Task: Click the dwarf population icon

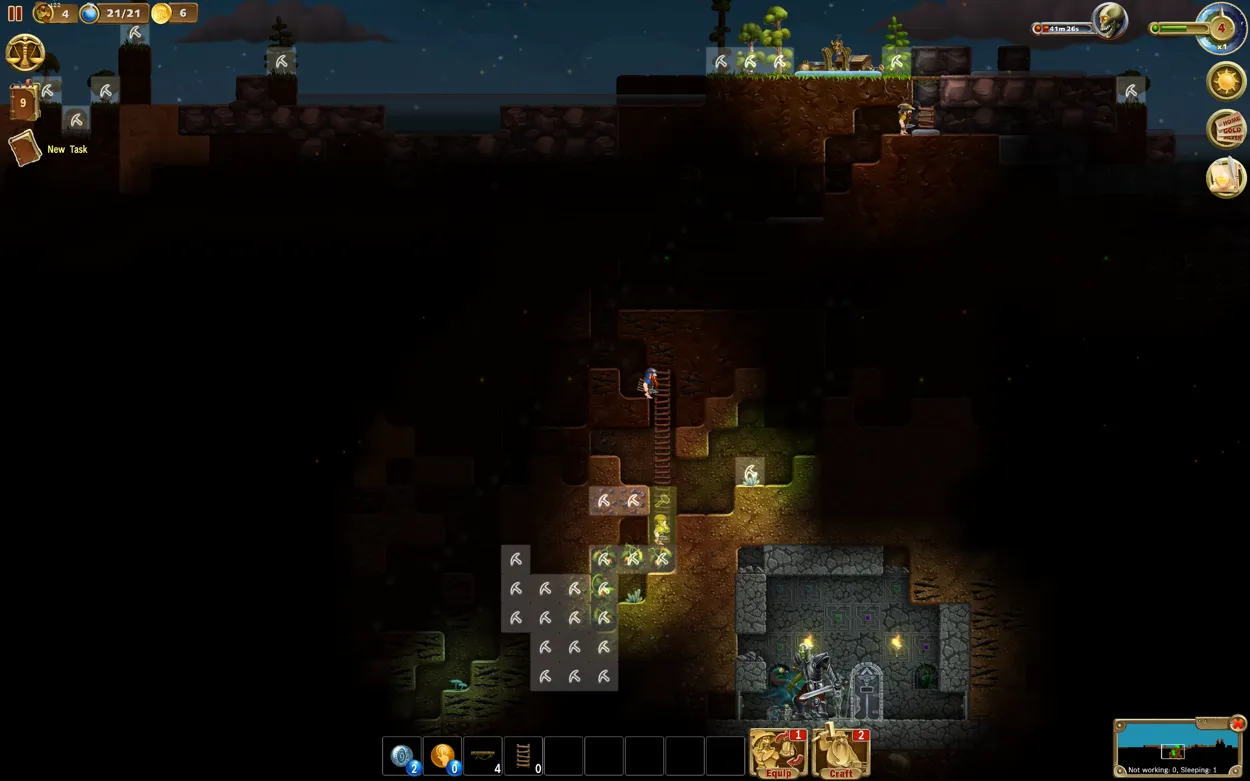Action: point(44,13)
